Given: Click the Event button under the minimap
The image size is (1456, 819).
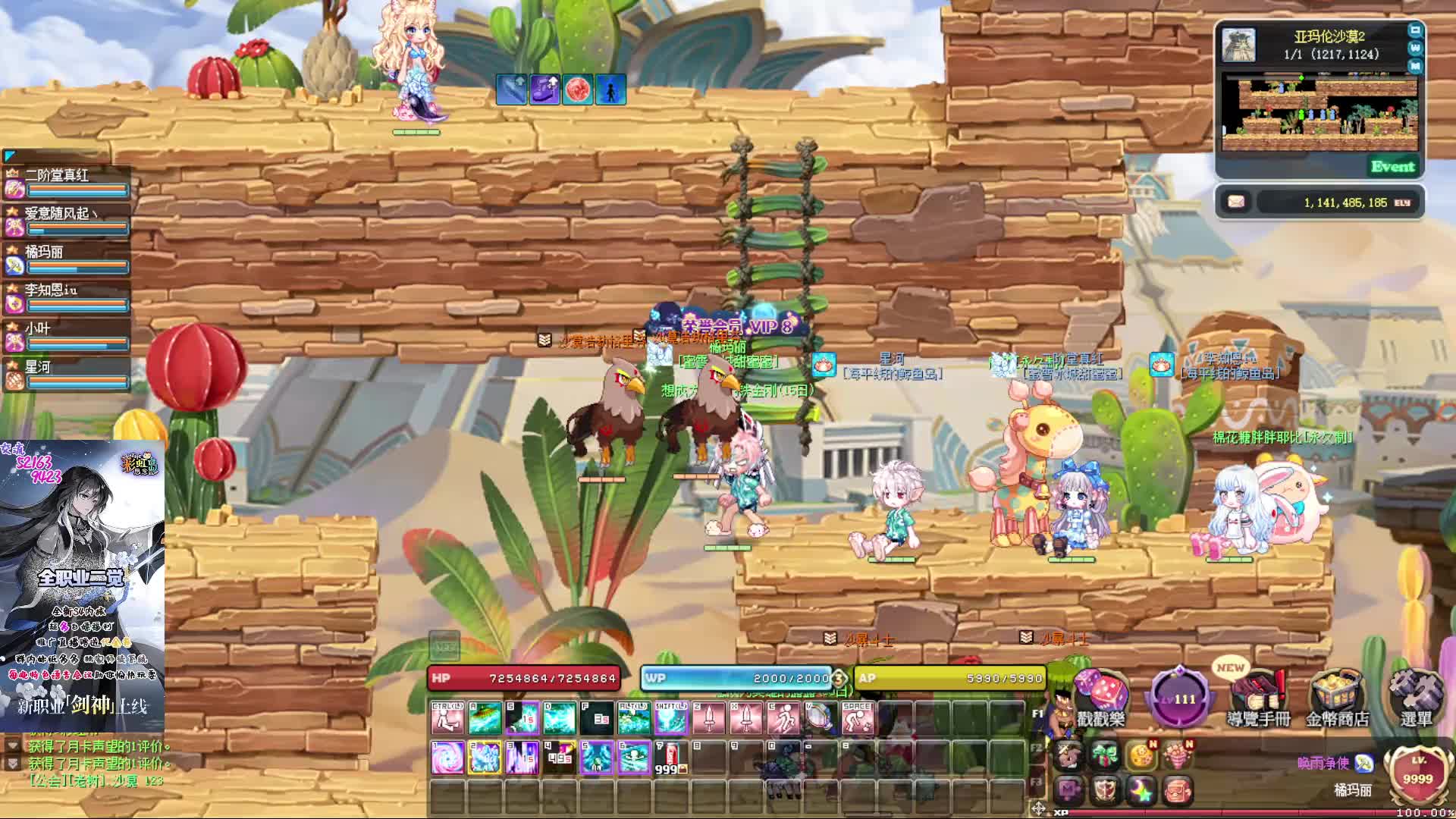Looking at the screenshot, I should pos(1392,167).
